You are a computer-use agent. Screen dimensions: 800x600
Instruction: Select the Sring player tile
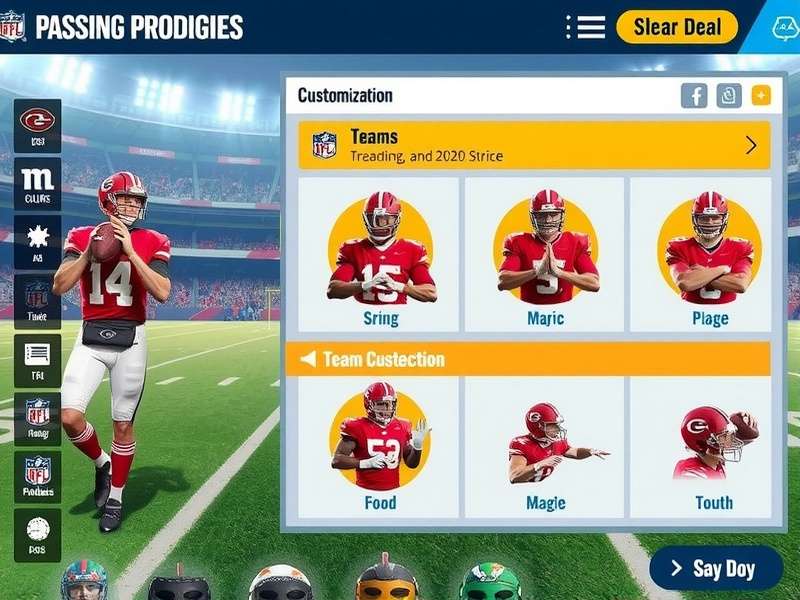pyautogui.click(x=380, y=255)
